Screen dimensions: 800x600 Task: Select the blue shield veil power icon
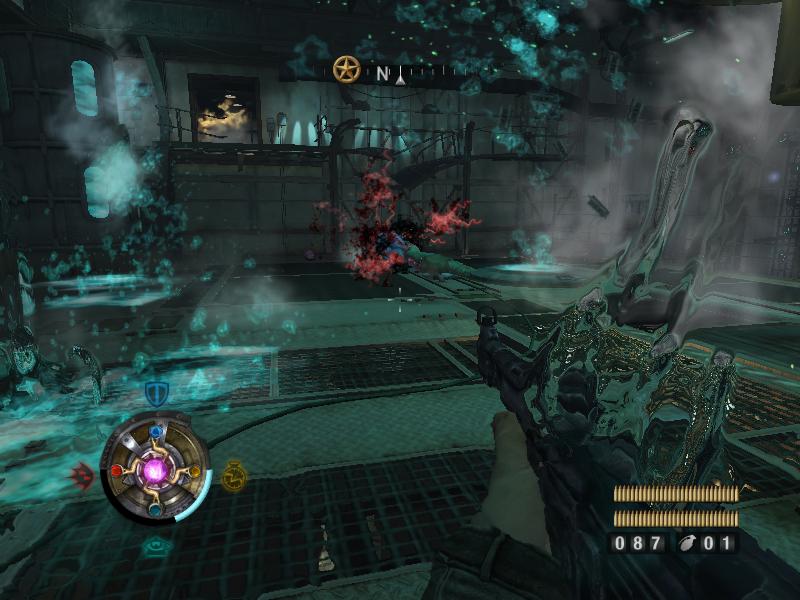tap(155, 393)
